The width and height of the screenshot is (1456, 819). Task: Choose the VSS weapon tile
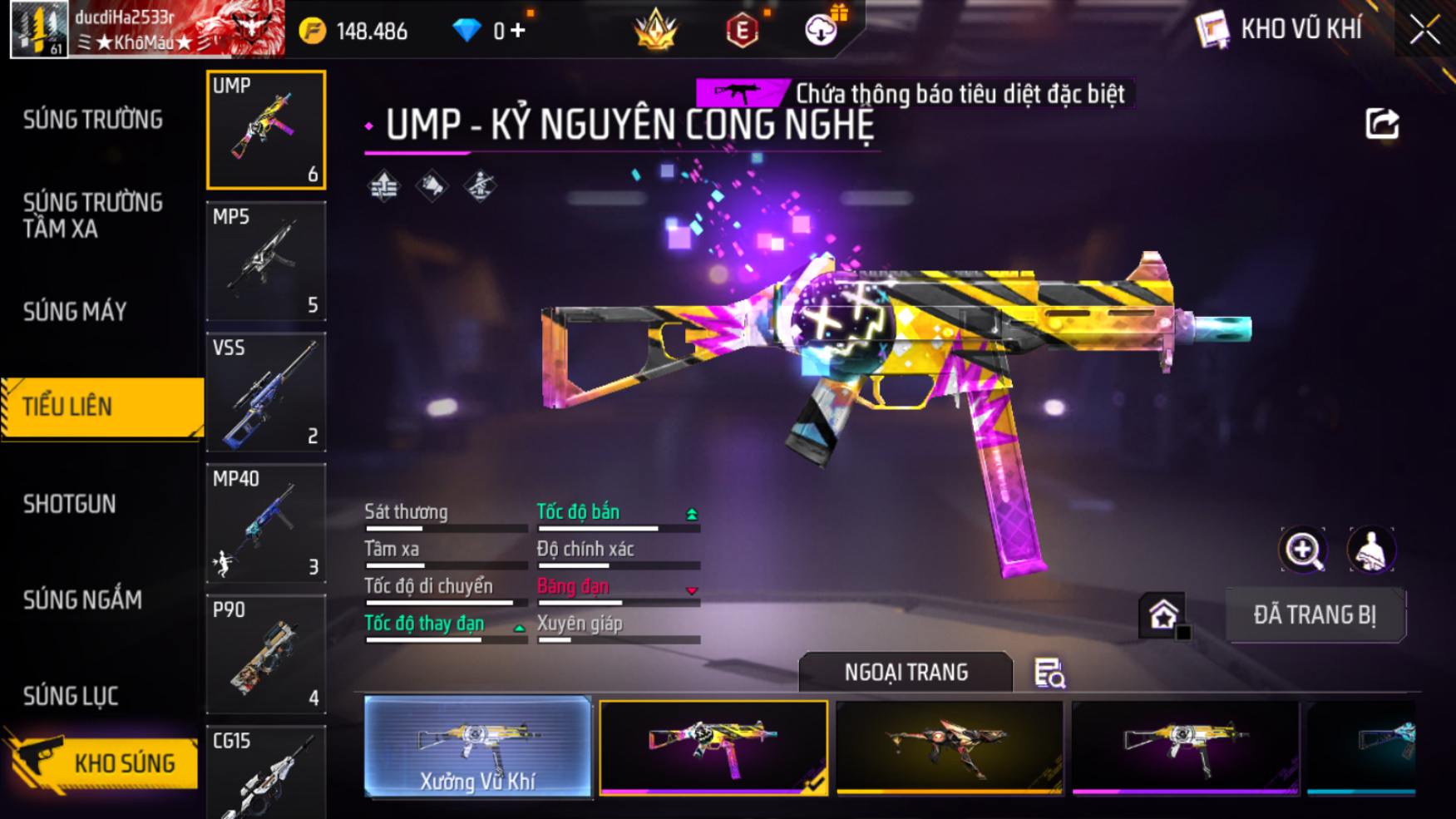pyautogui.click(x=266, y=392)
